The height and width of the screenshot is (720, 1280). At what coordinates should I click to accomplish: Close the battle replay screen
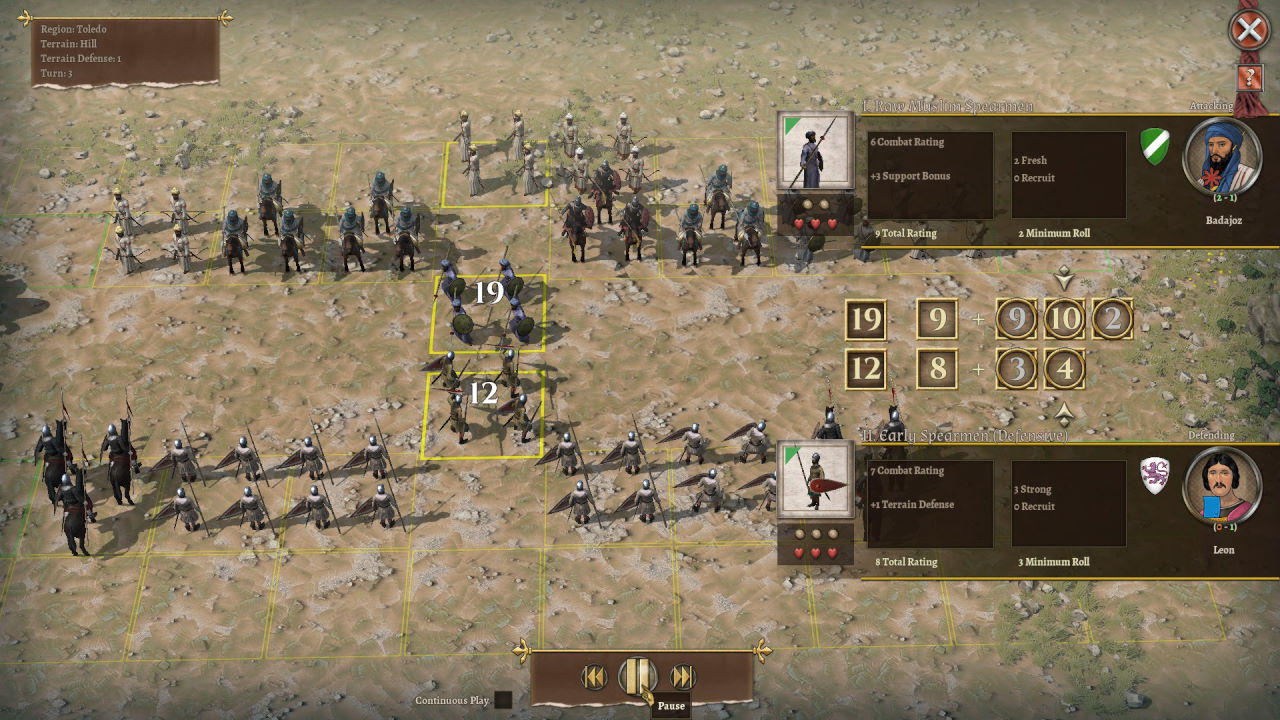click(1249, 31)
